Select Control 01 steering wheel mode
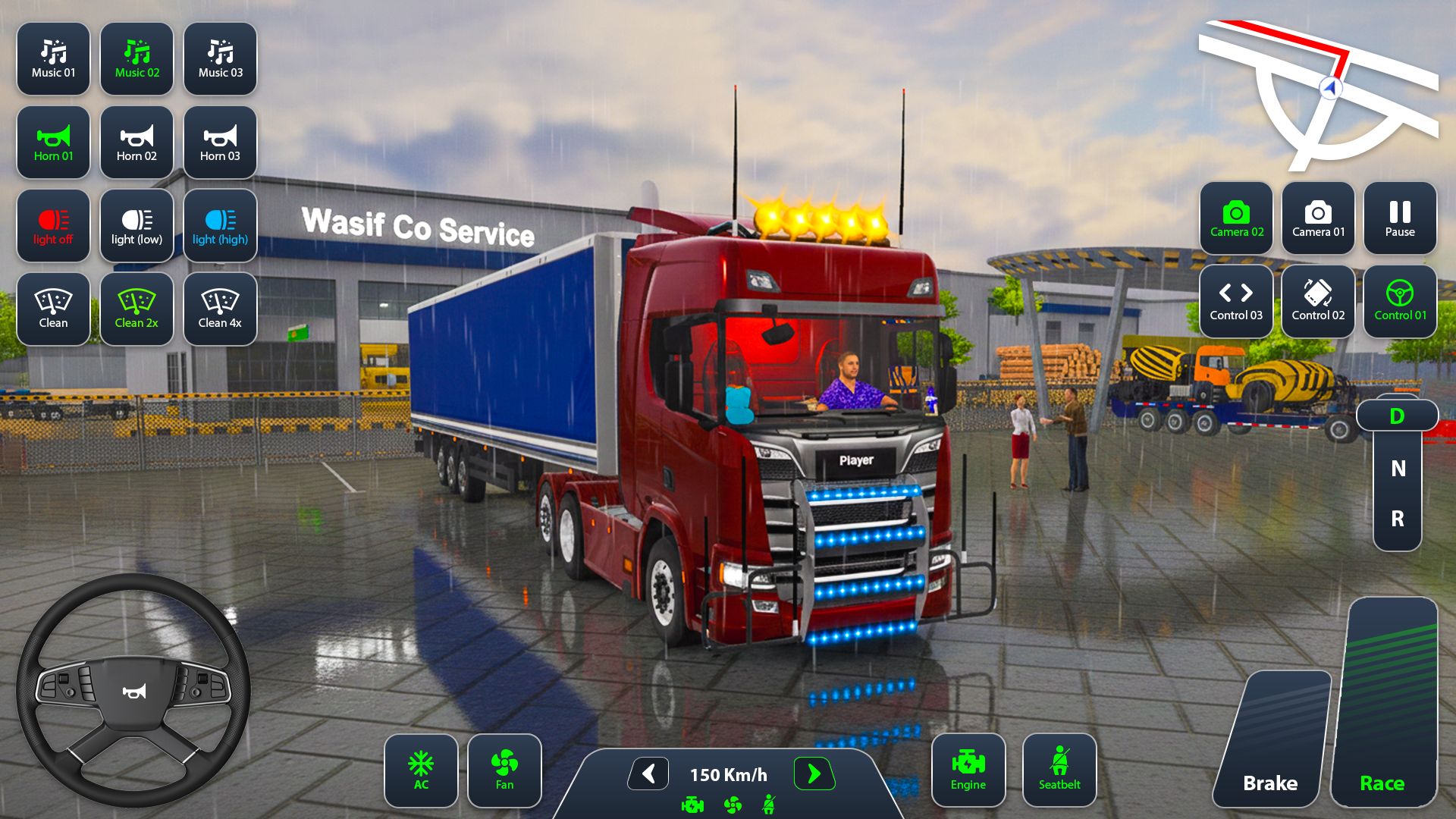This screenshot has width=1456, height=819. [x=1399, y=301]
